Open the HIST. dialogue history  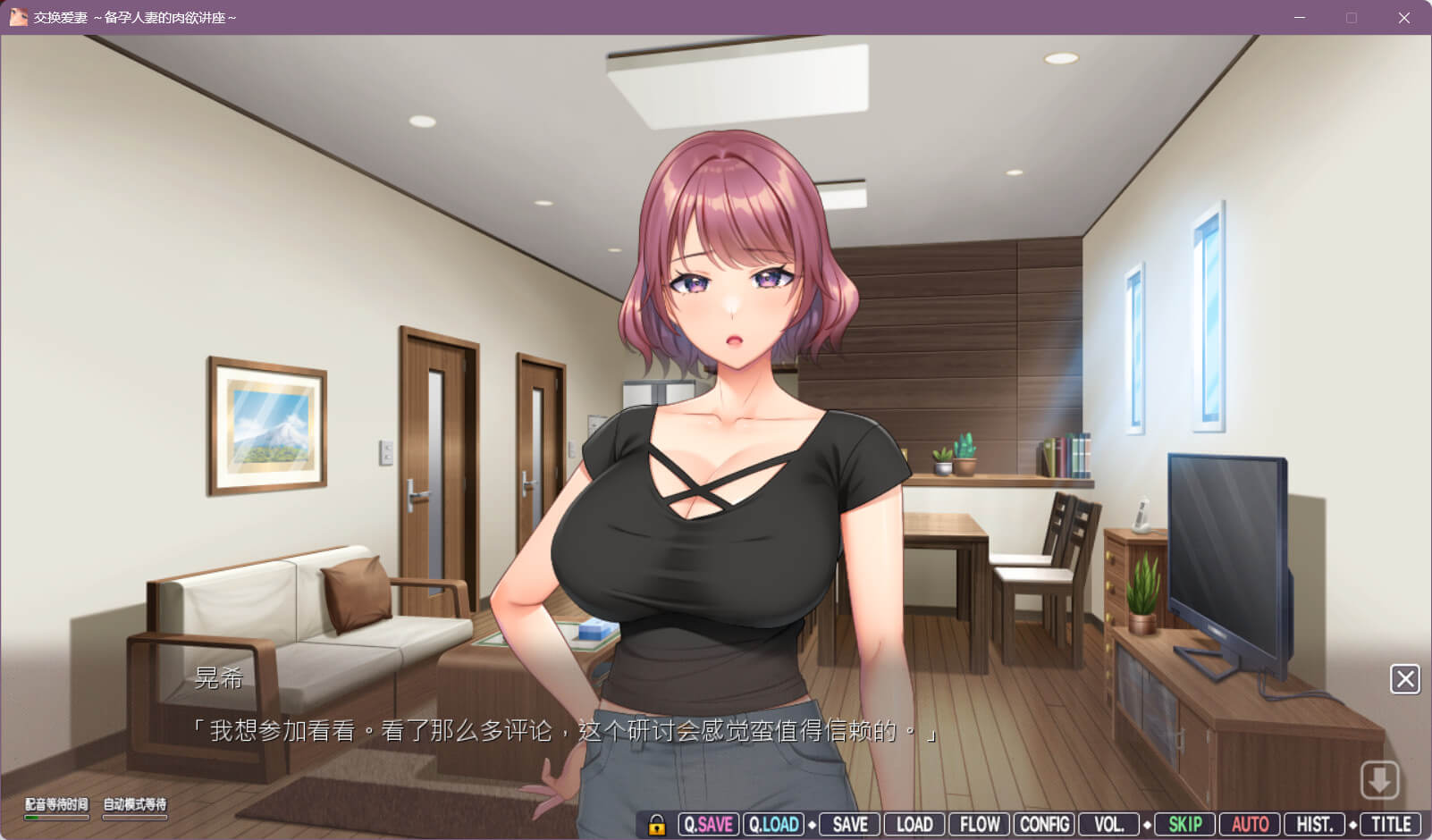(x=1314, y=824)
